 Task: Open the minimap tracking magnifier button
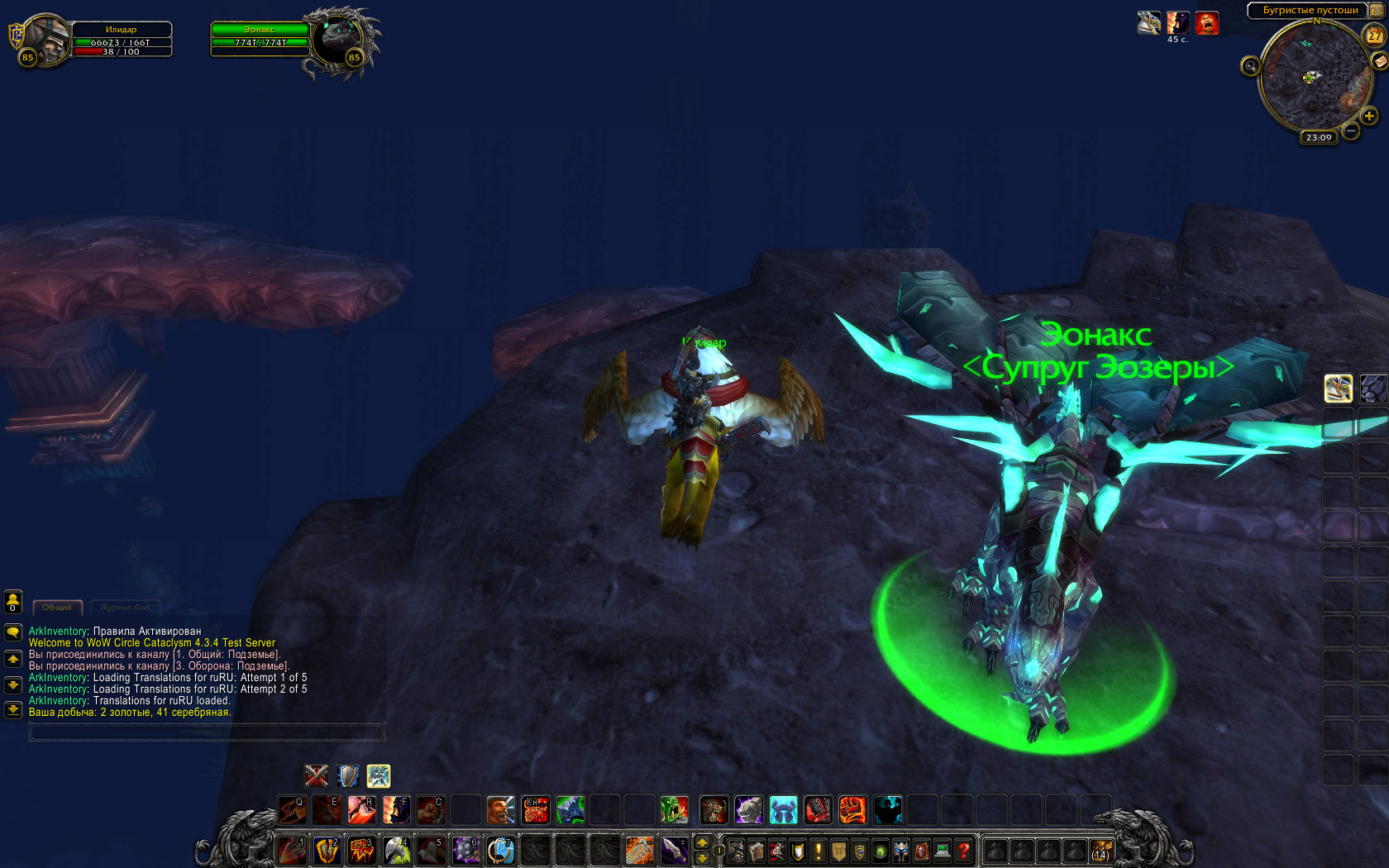click(1250, 65)
